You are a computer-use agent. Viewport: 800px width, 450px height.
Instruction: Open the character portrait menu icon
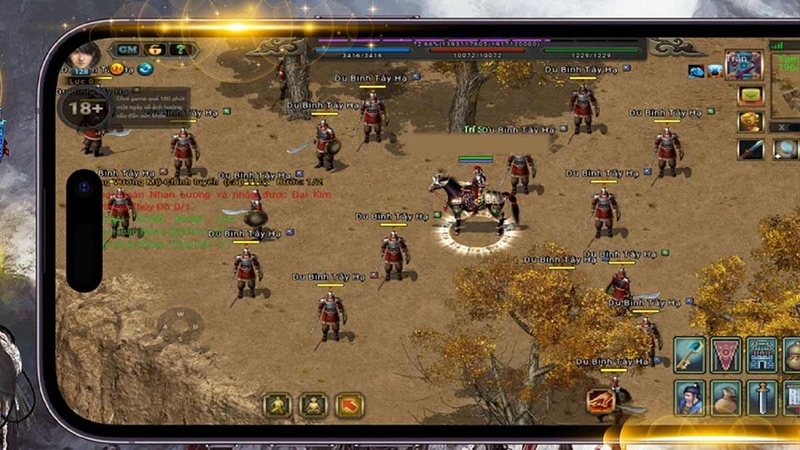(689, 397)
